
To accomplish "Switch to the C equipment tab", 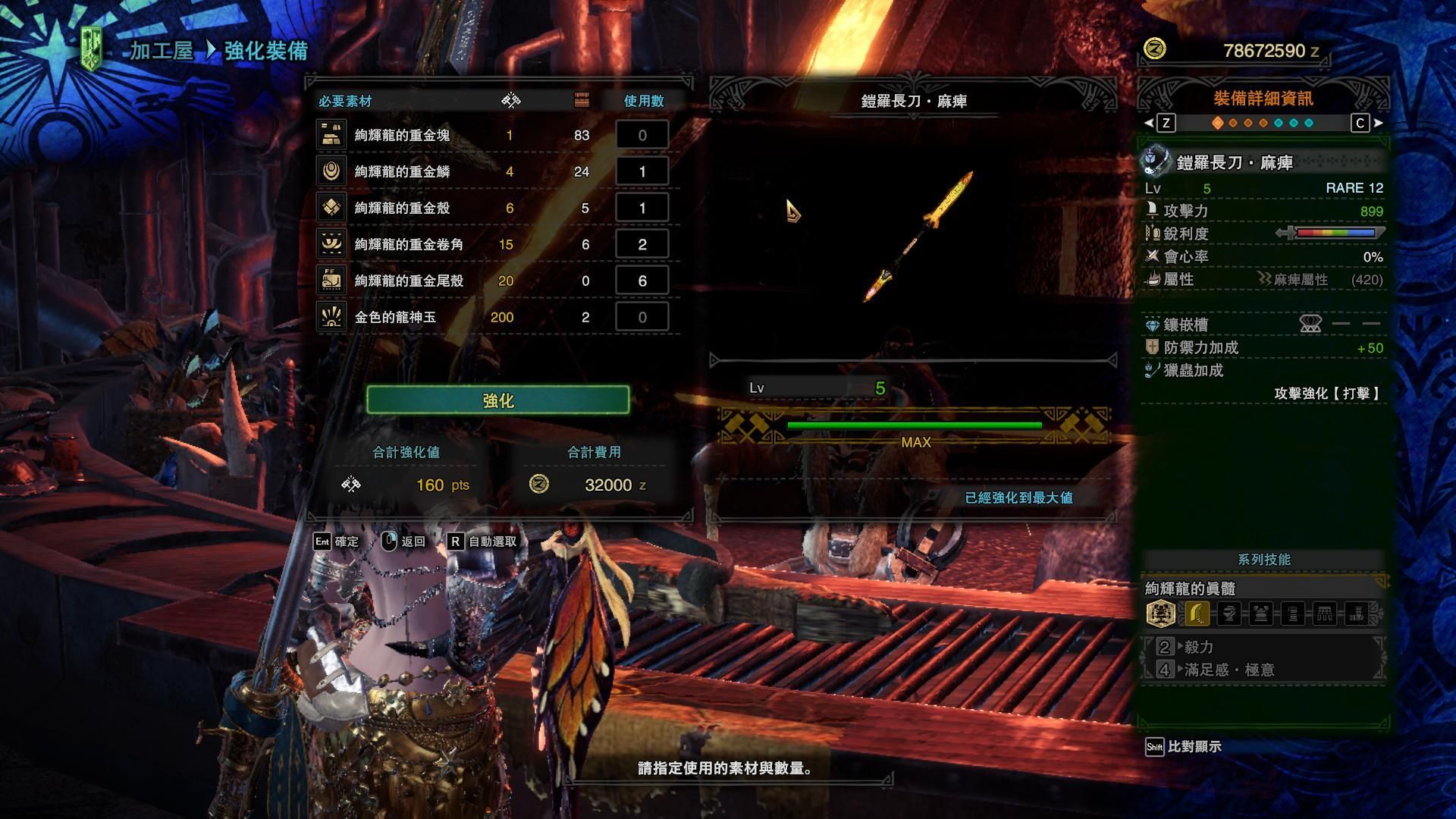I will coord(1360,123).
